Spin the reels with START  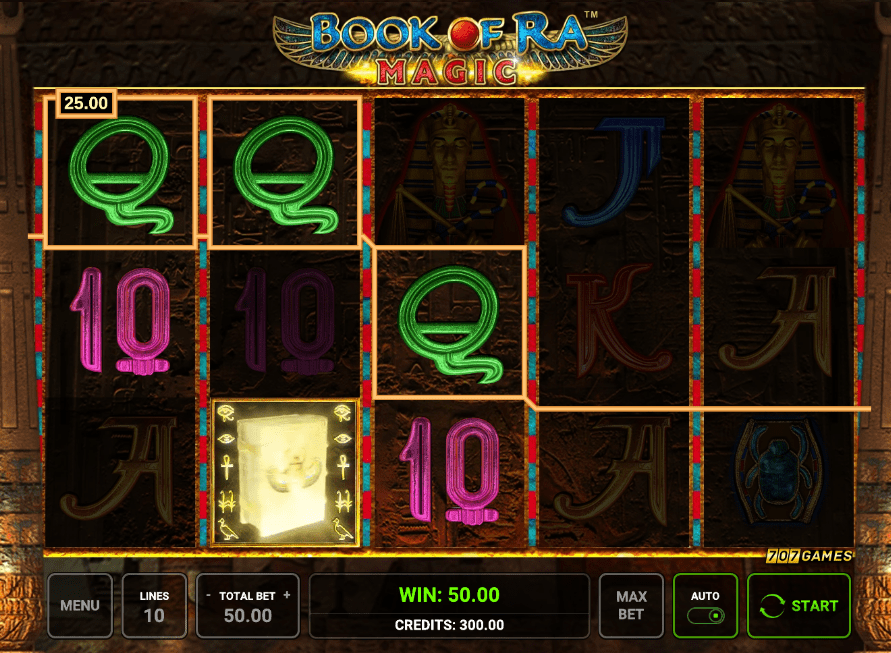click(799, 605)
